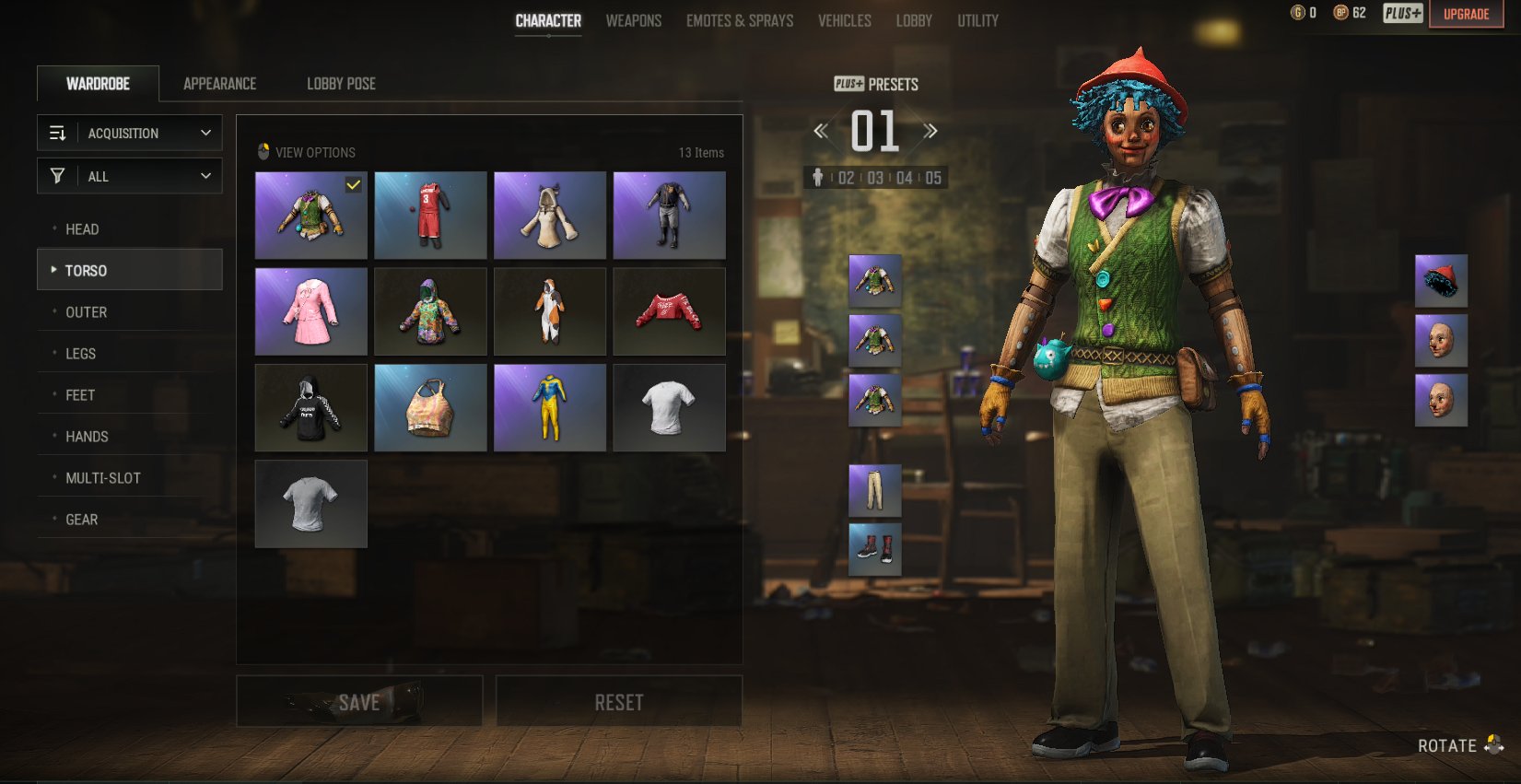
Task: Open Emotes & Sprays section
Action: click(x=739, y=20)
